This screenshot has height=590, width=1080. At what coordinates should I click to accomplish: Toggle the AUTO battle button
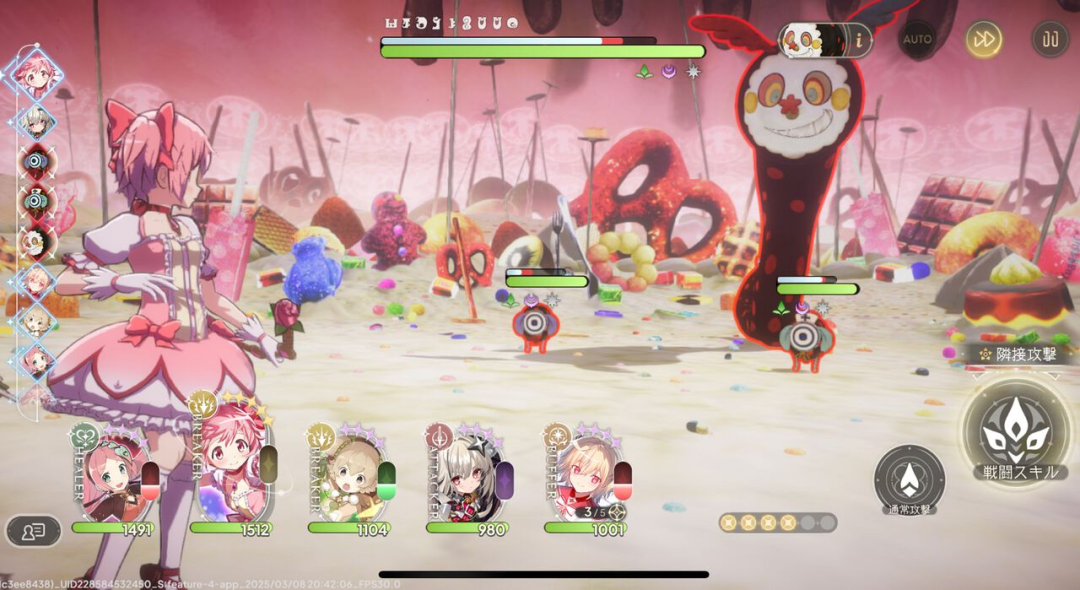917,39
